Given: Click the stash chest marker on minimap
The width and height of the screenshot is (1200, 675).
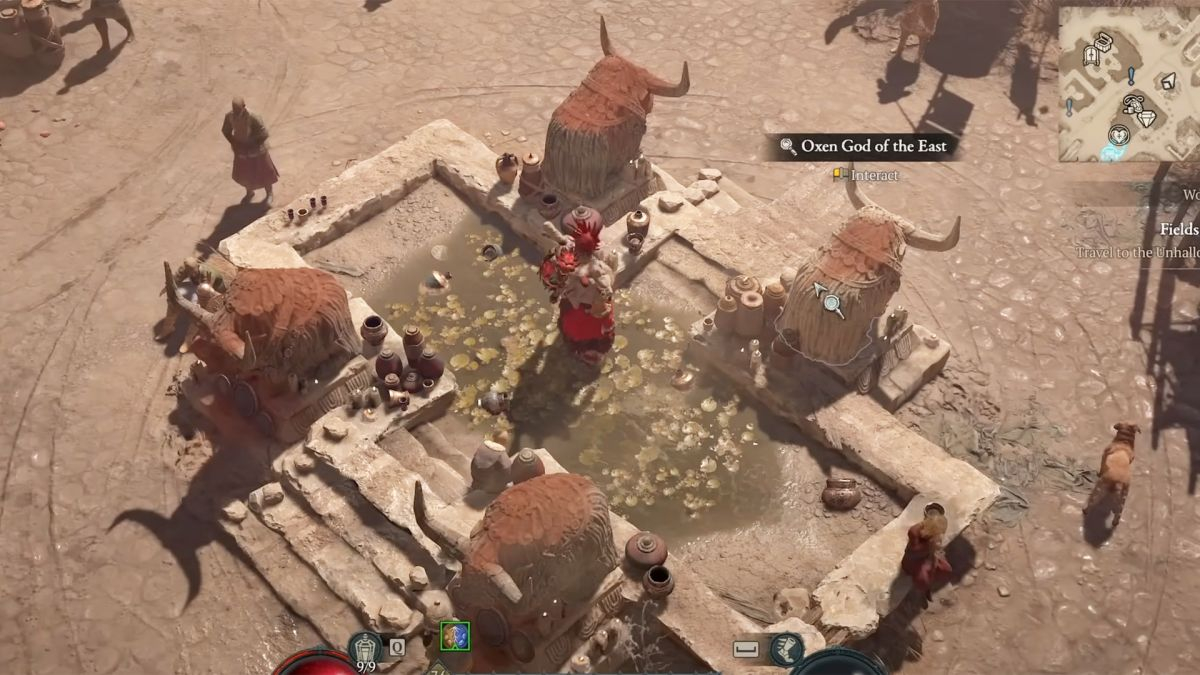Looking at the screenshot, I should point(1104,41).
